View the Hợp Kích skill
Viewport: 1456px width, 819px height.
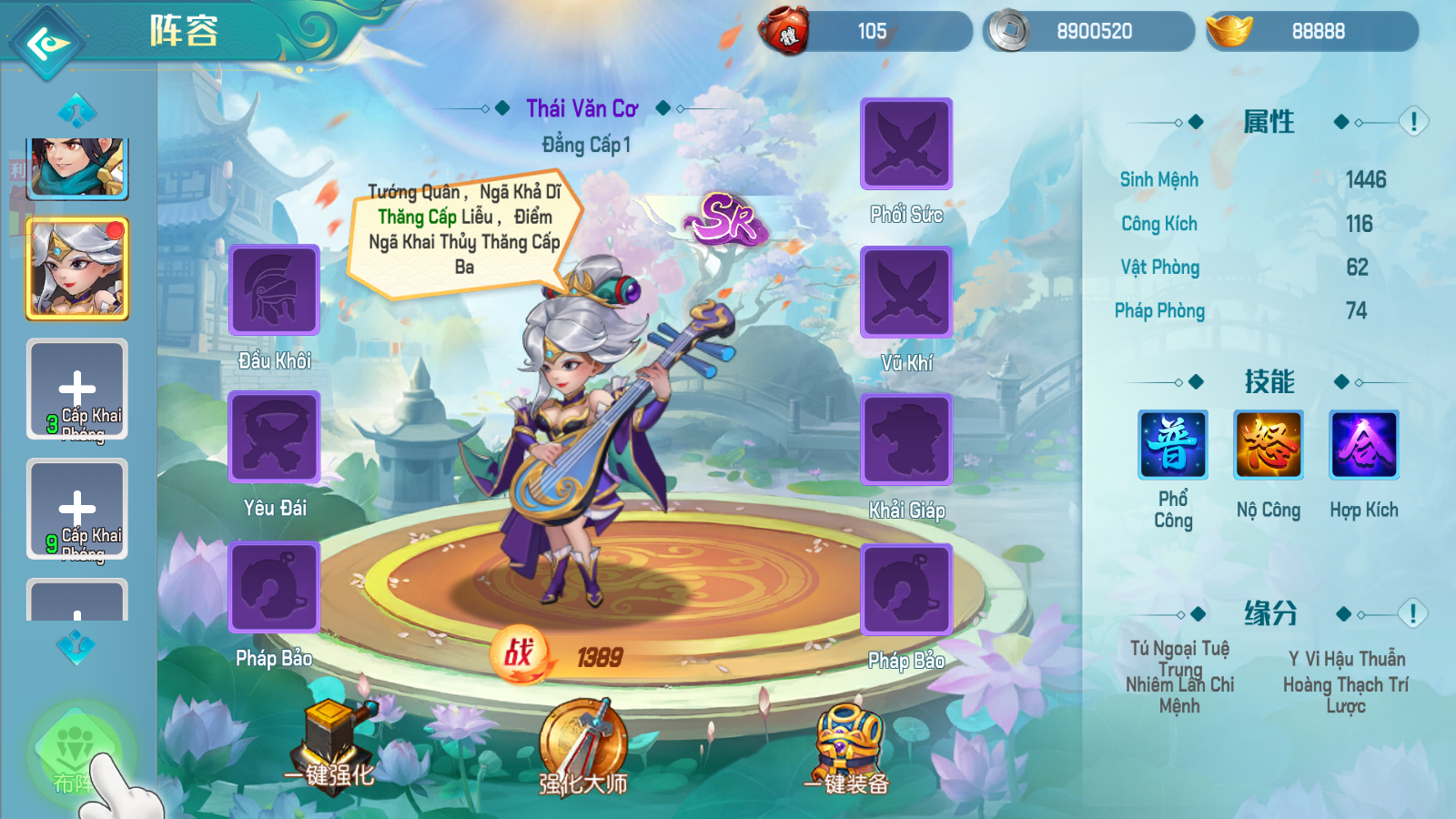1364,445
